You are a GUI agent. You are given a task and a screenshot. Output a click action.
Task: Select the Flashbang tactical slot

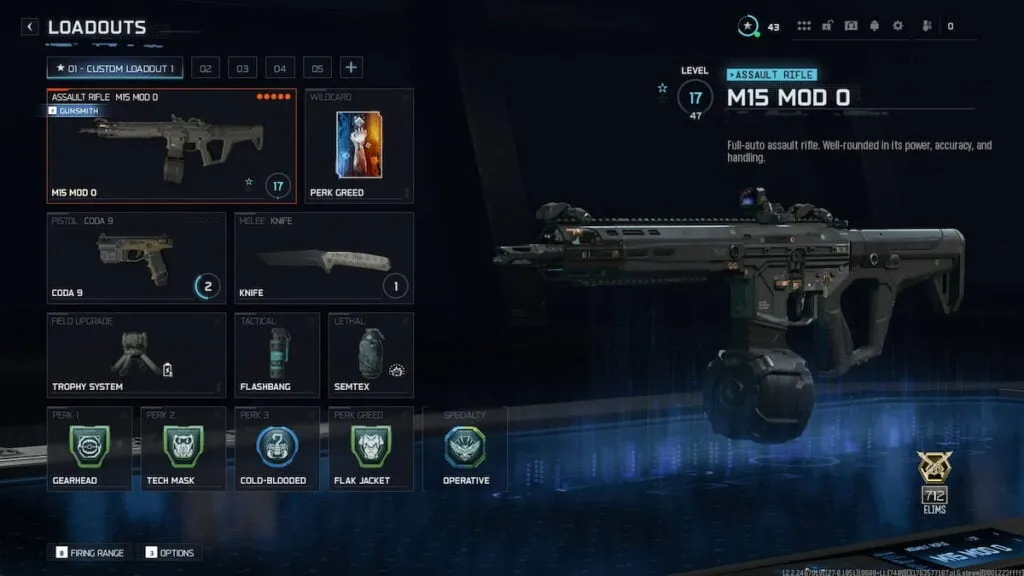coord(277,355)
